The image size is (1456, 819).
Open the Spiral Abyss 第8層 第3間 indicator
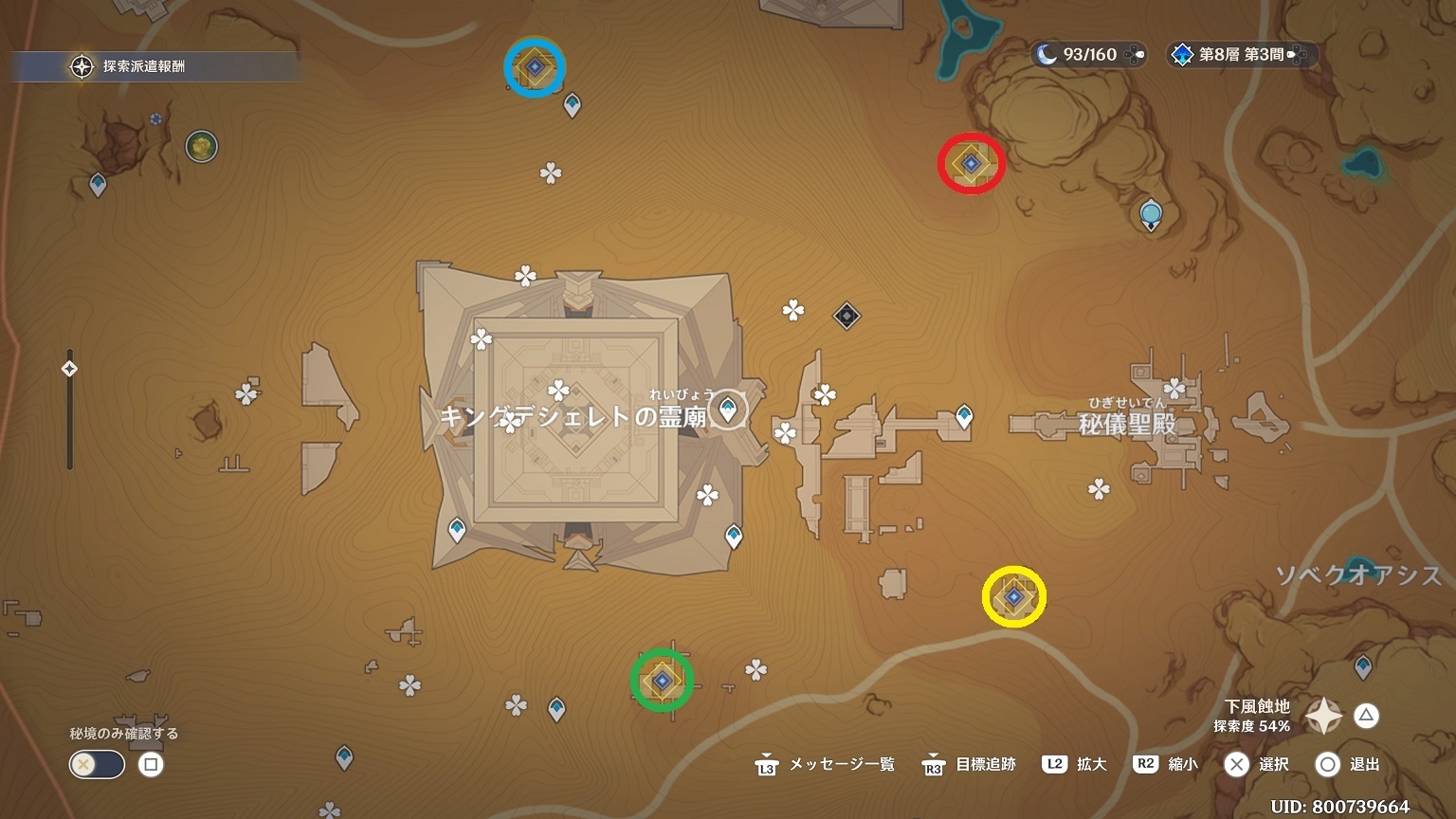[1241, 55]
